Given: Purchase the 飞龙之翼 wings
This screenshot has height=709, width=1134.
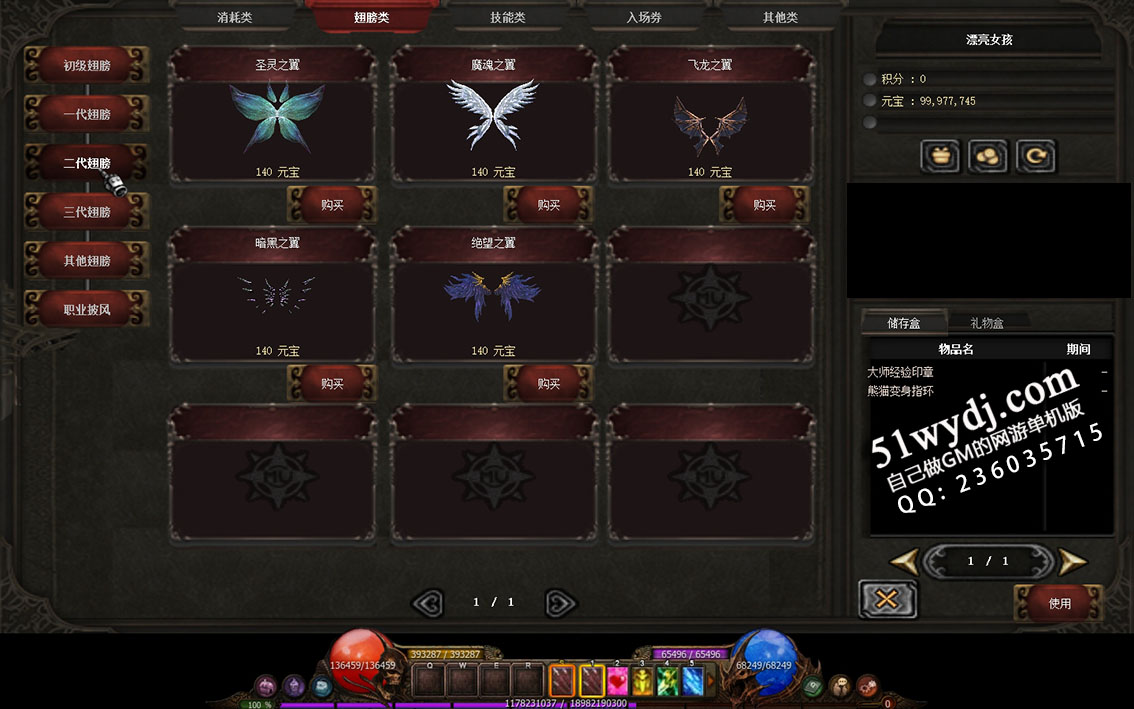Looking at the screenshot, I should (764, 205).
